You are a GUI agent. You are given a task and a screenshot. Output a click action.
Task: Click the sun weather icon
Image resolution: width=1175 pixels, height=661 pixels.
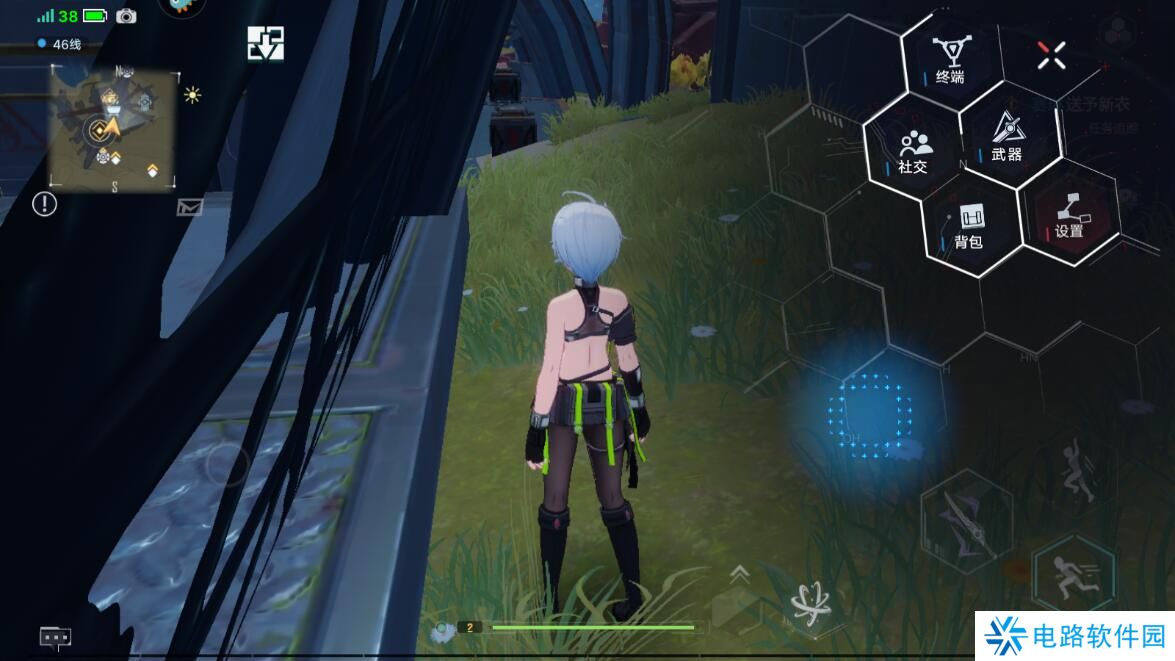[x=192, y=95]
